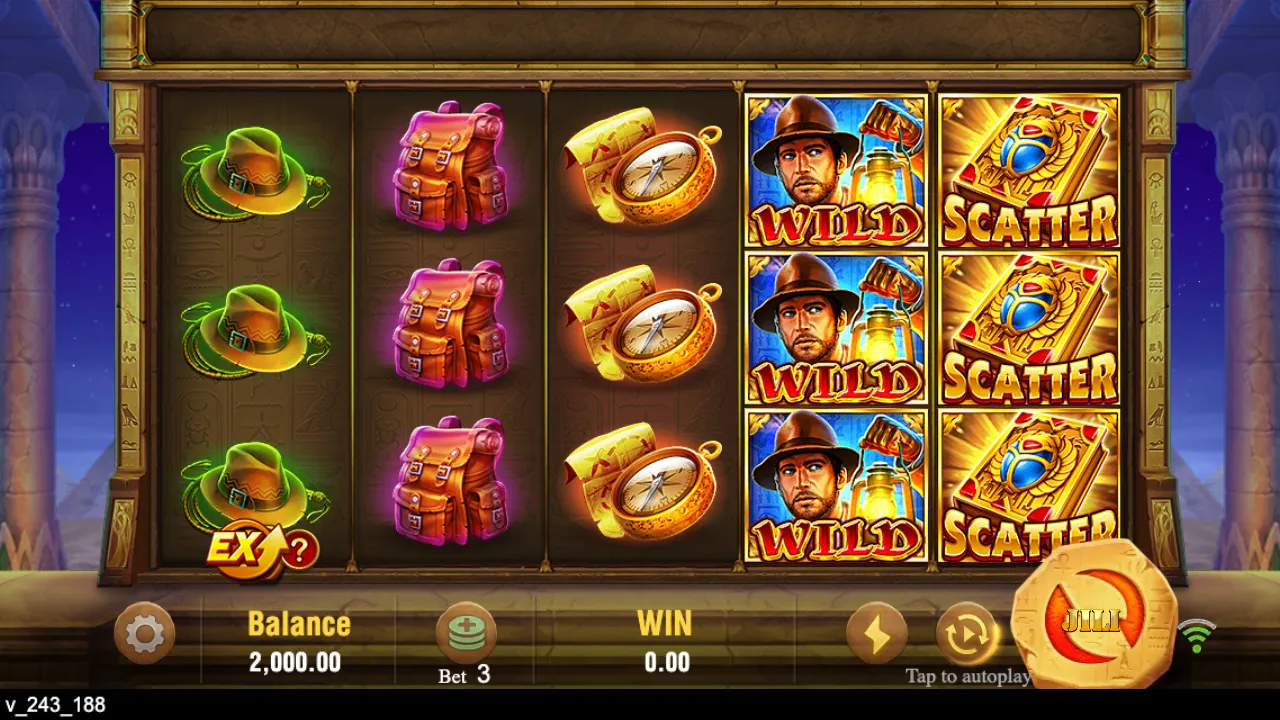1280x720 pixels.
Task: Open the settings gear menu
Action: tap(141, 634)
